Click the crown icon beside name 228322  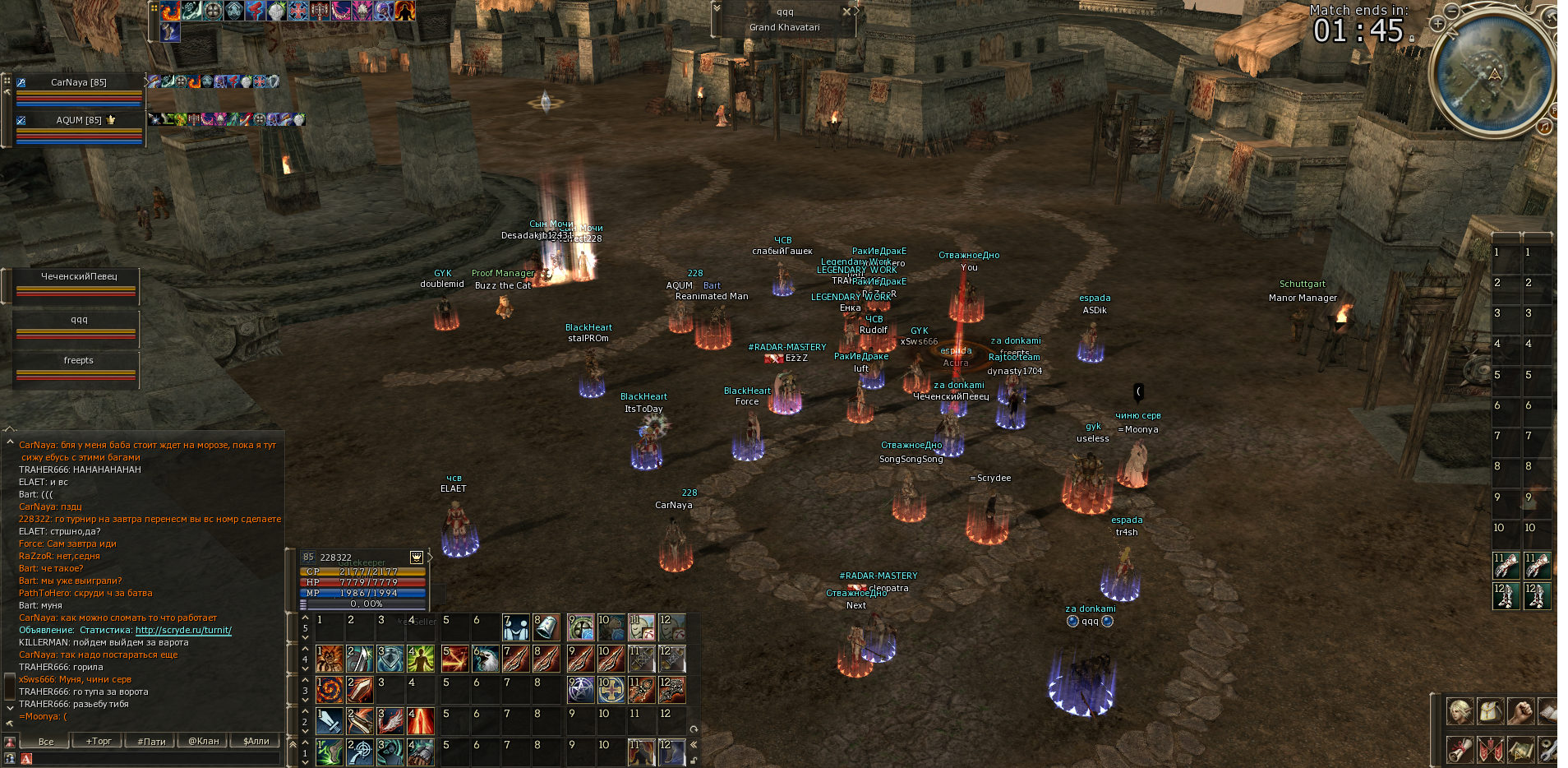(417, 557)
